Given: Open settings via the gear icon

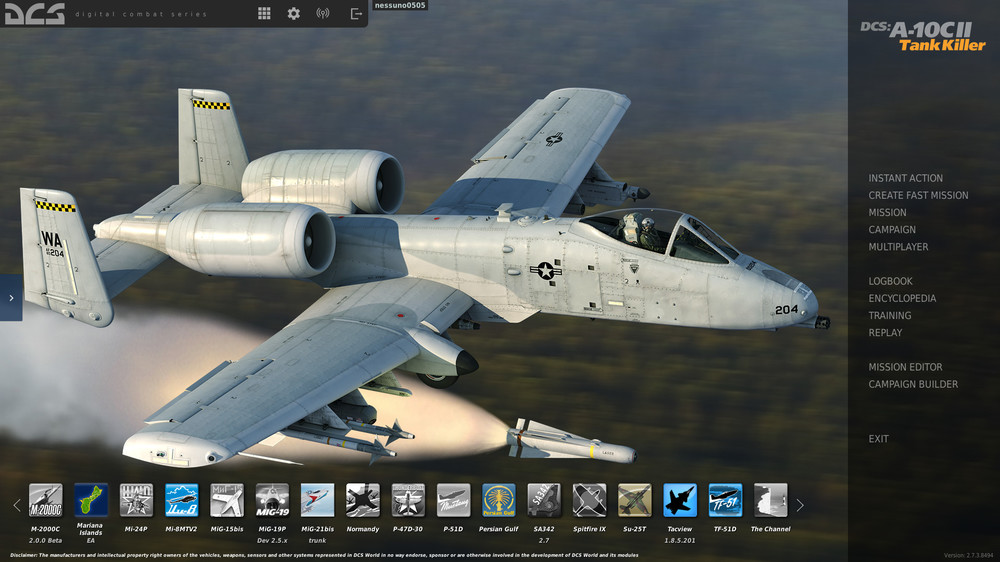Looking at the screenshot, I should (293, 14).
